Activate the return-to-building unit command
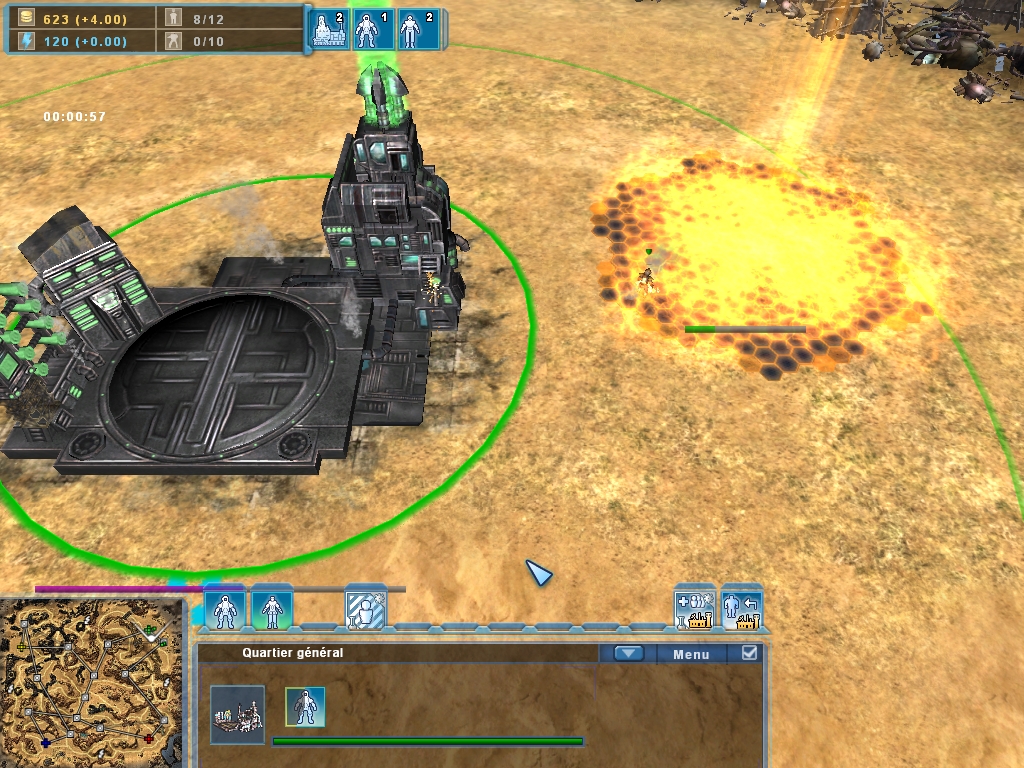The height and width of the screenshot is (768, 1024). click(x=742, y=608)
